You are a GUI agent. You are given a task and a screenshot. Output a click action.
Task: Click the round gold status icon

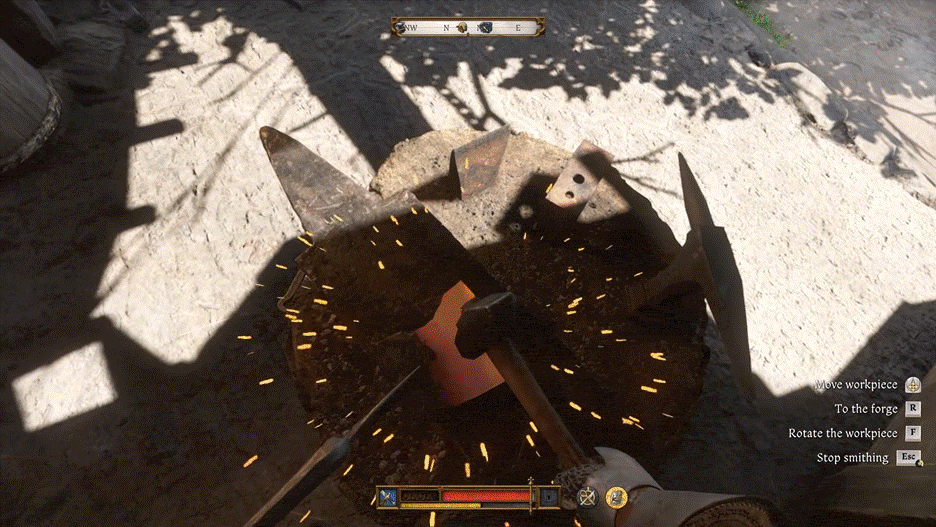617,496
